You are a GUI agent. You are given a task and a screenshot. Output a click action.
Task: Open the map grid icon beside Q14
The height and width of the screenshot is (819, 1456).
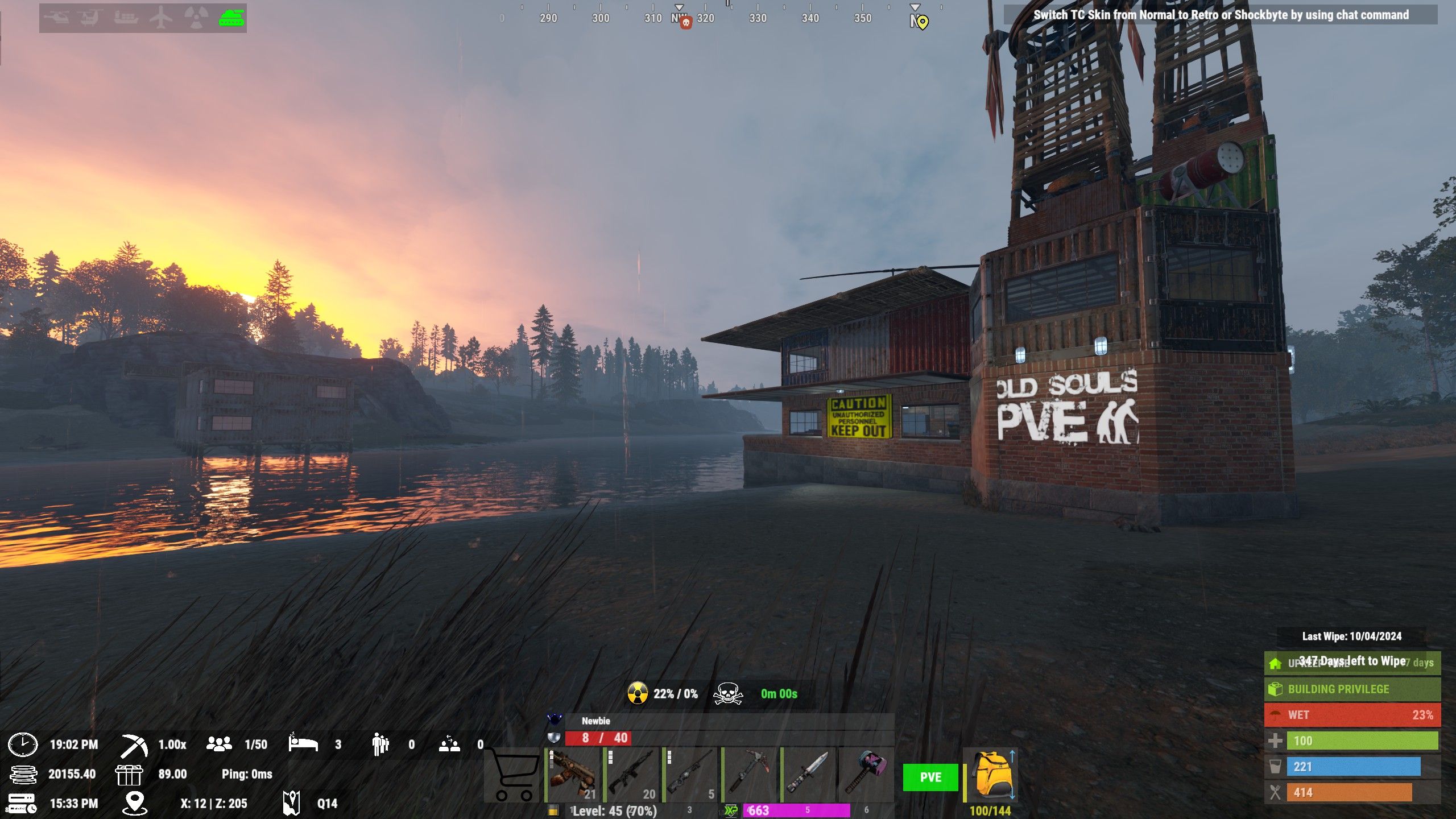click(292, 803)
